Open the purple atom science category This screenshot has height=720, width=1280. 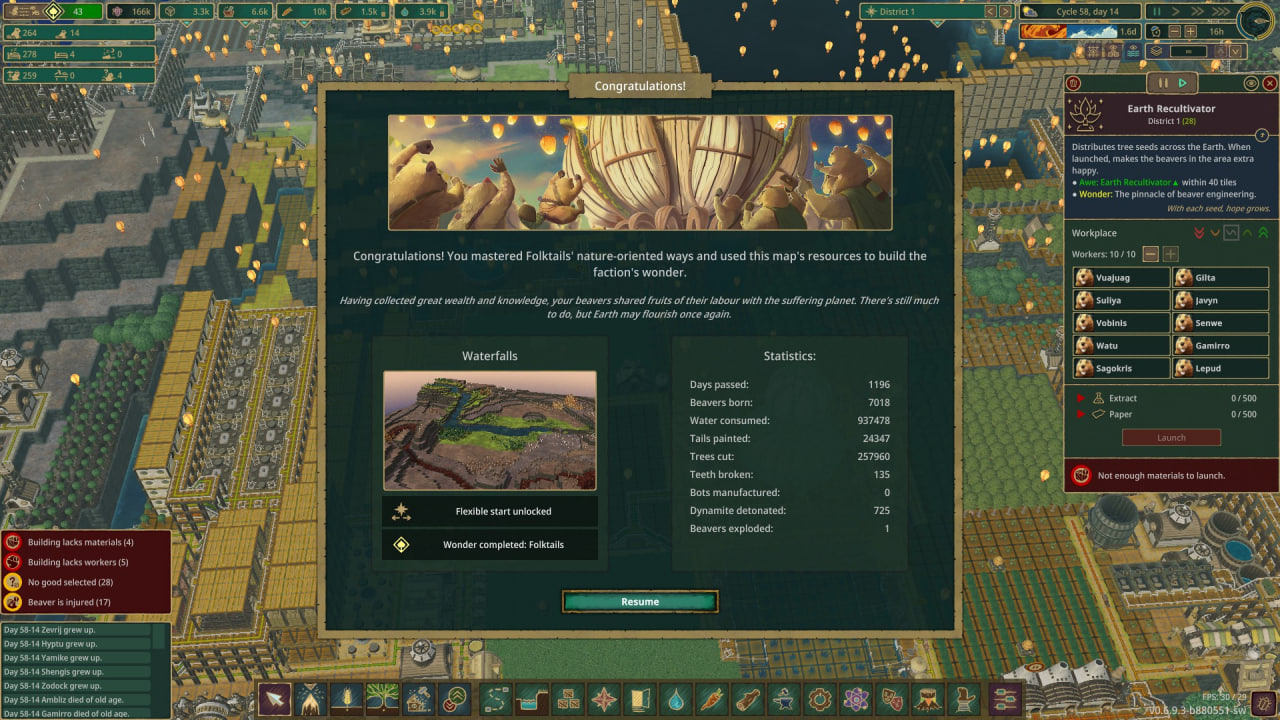(x=855, y=698)
